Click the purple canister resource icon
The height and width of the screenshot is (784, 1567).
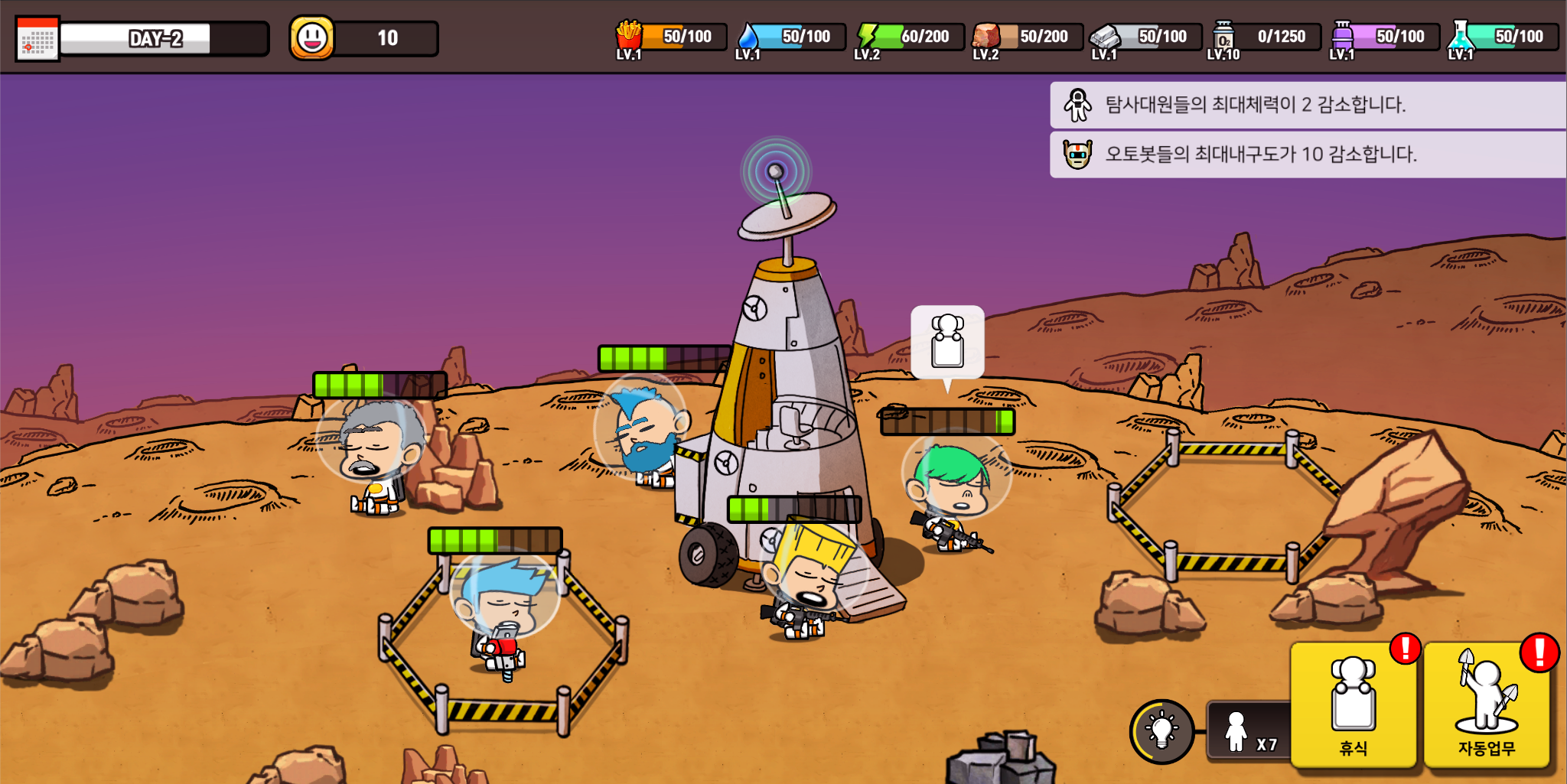pyautogui.click(x=1342, y=36)
